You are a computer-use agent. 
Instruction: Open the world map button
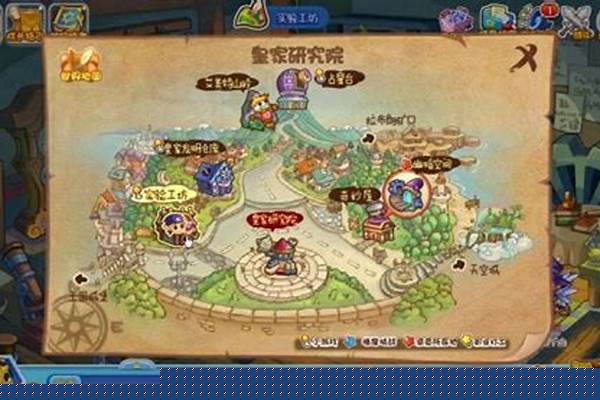click(x=77, y=63)
